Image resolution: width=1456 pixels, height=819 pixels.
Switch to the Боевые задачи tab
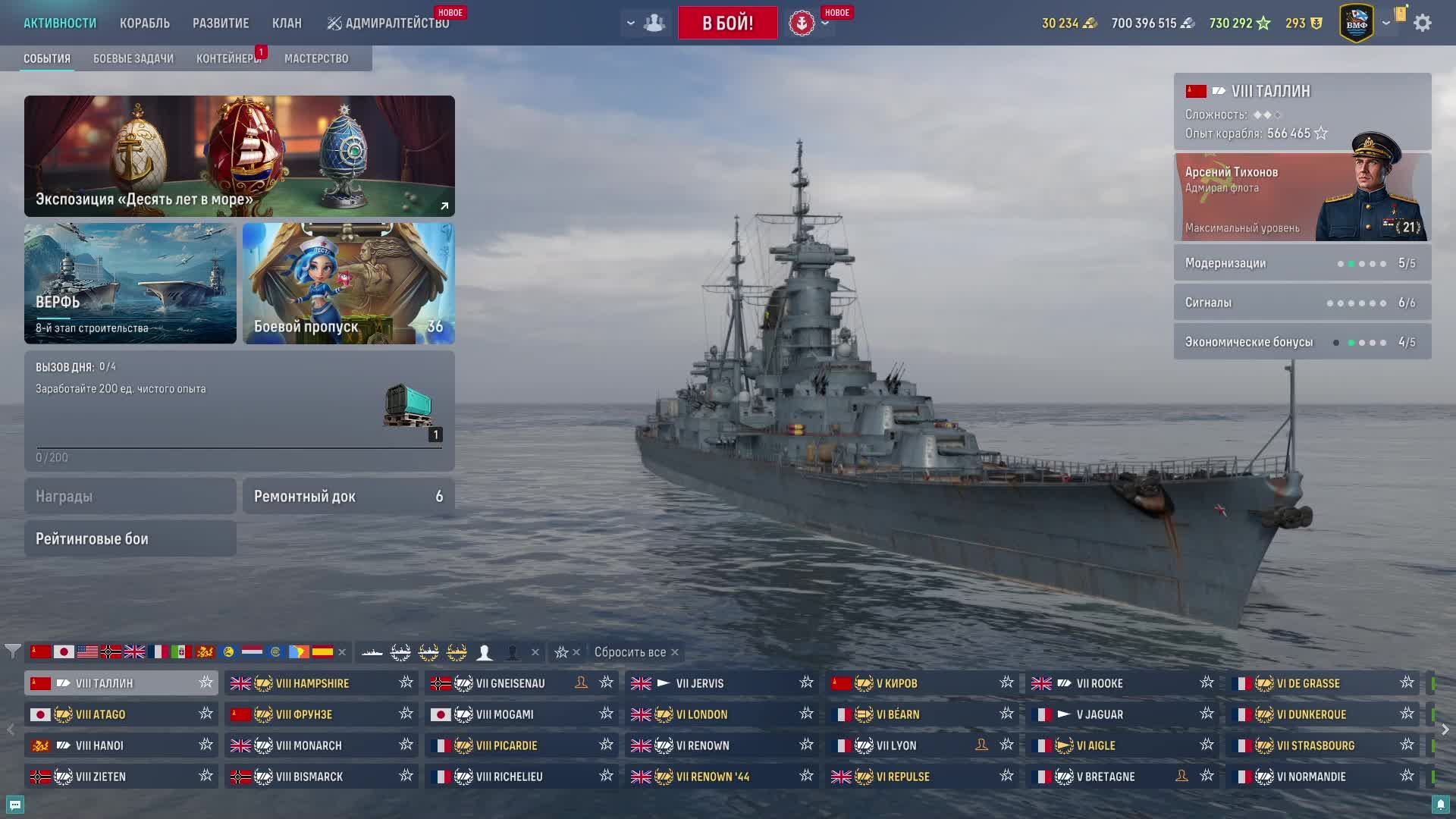tap(133, 58)
